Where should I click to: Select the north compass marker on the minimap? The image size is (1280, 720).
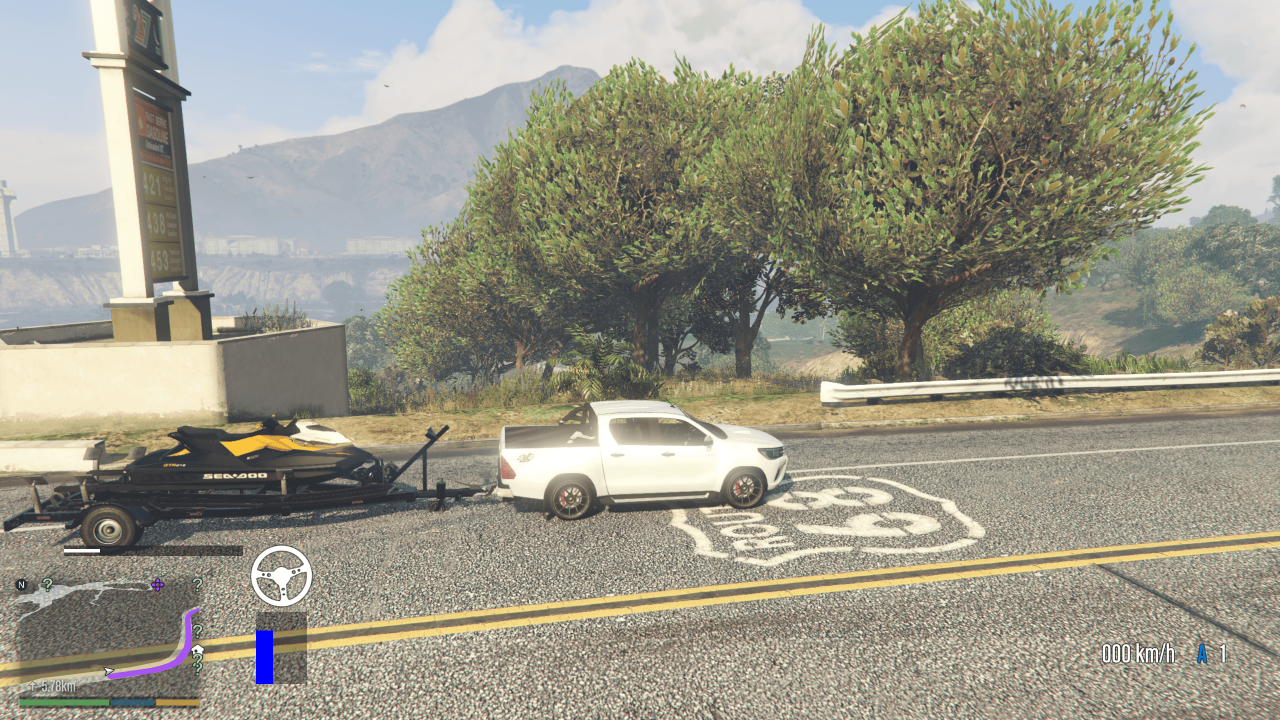click(22, 584)
